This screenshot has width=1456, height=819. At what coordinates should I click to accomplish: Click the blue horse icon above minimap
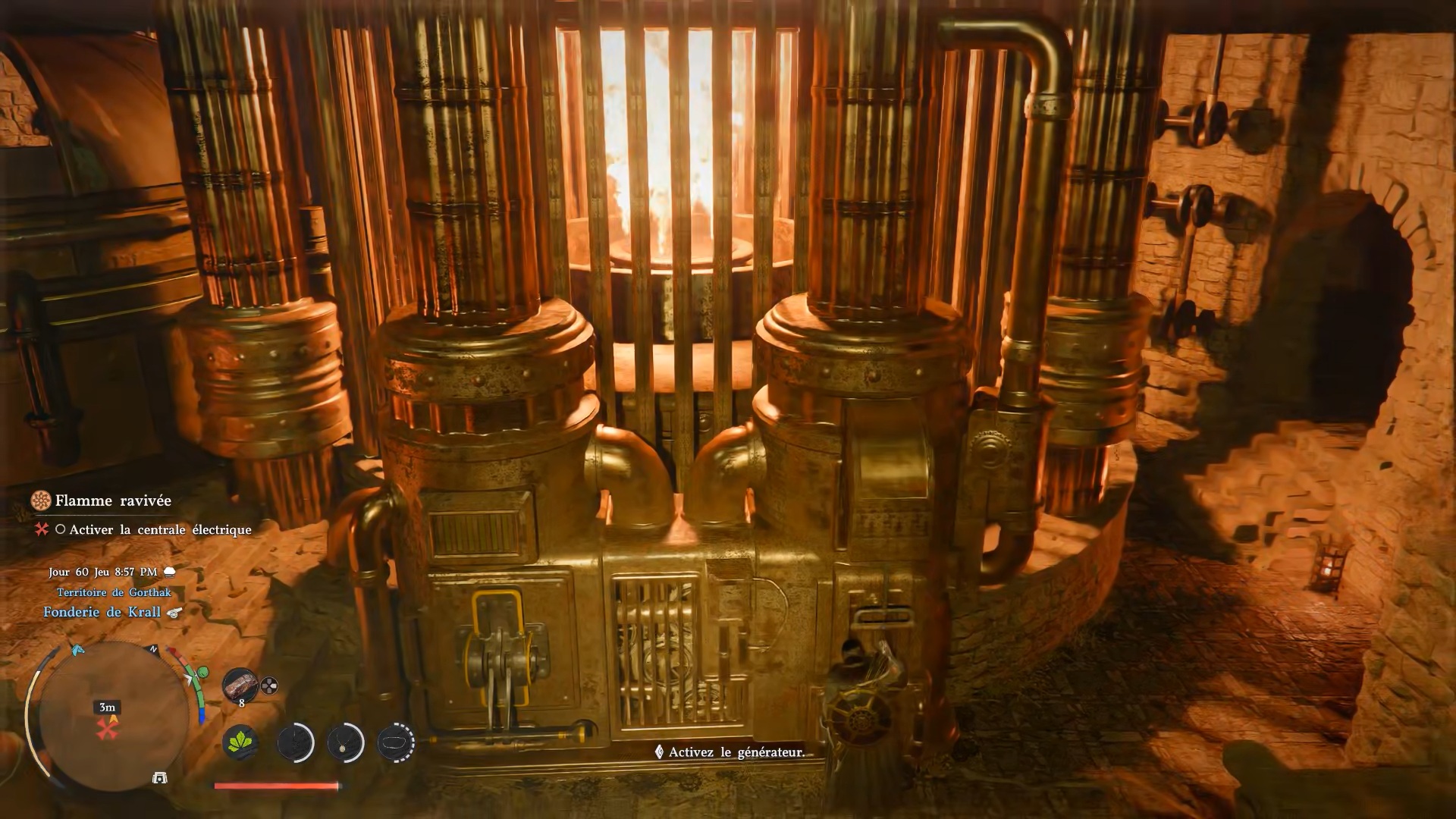pos(76,650)
